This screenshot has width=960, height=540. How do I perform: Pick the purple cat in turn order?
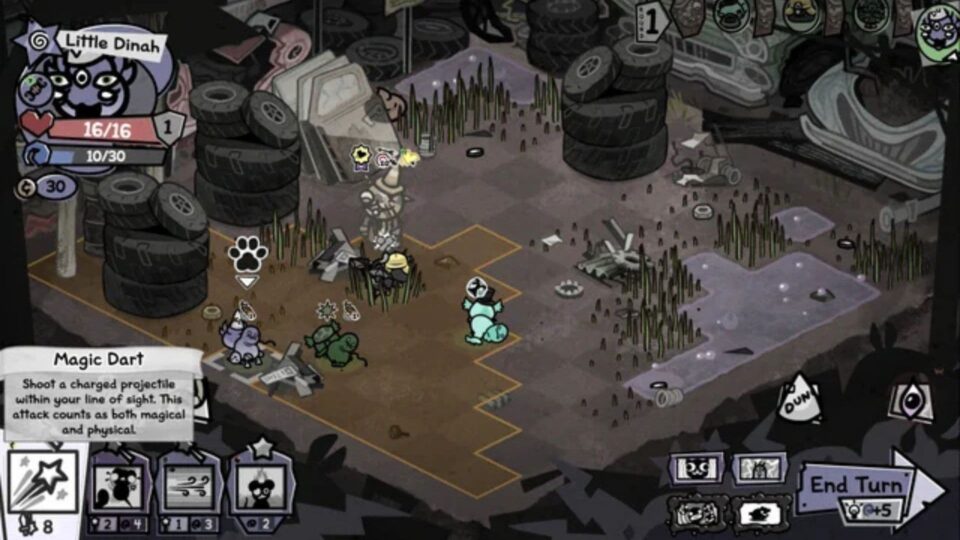(938, 30)
